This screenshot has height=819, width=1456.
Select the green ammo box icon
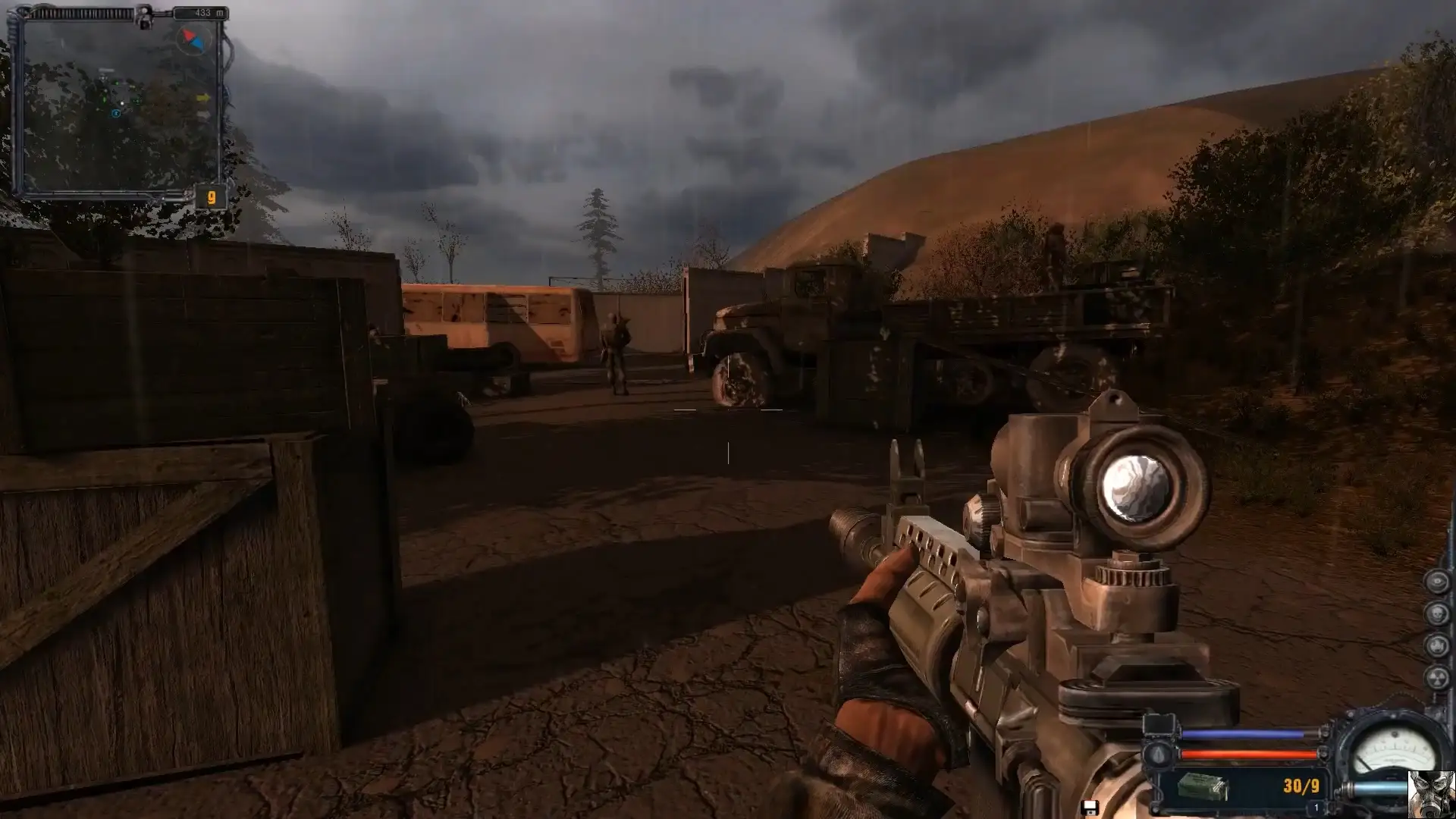coord(1202,786)
